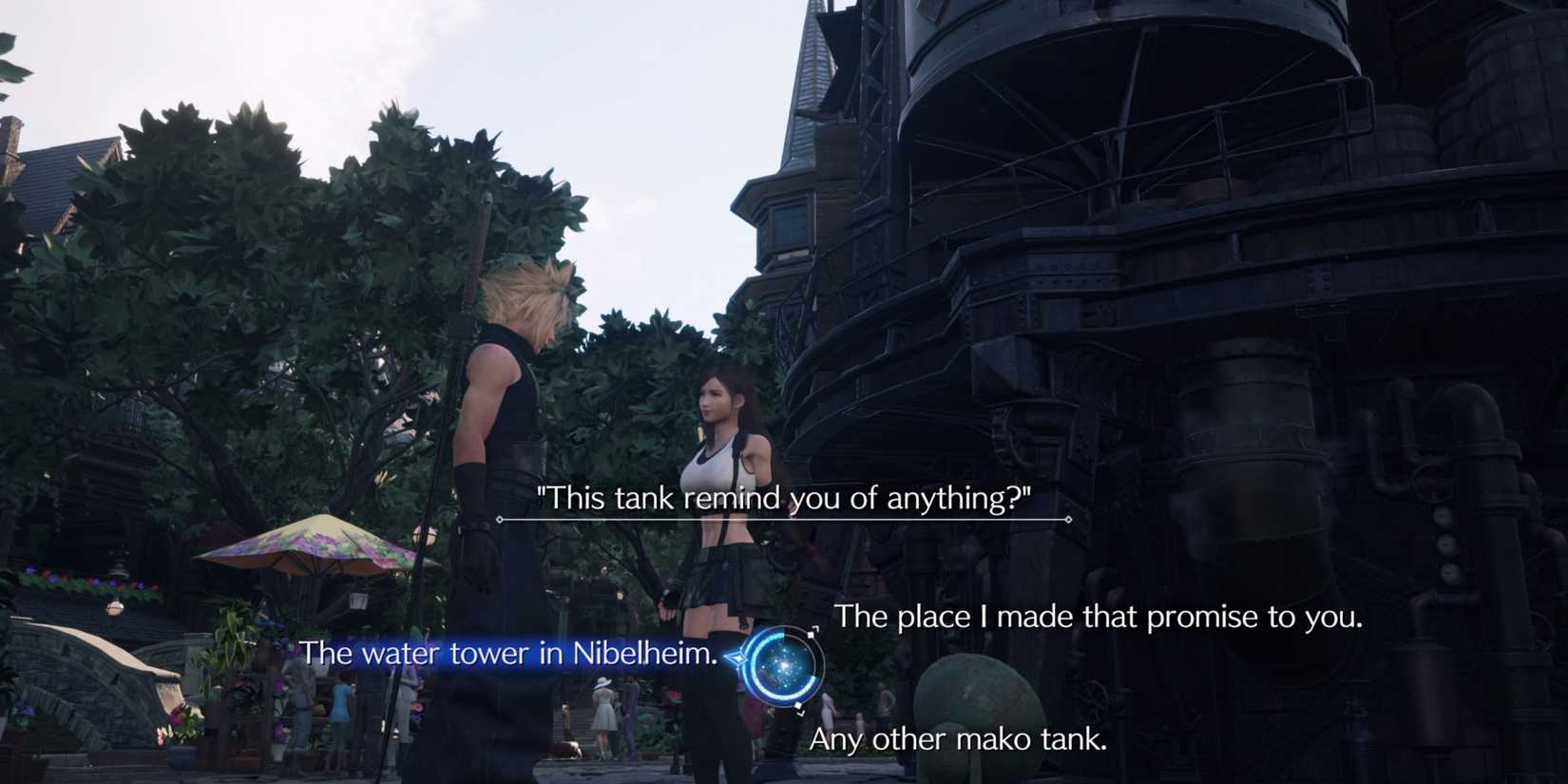This screenshot has height=784, width=1568.
Task: Click the diamond selector beside the highlighted option
Action: pos(739,658)
